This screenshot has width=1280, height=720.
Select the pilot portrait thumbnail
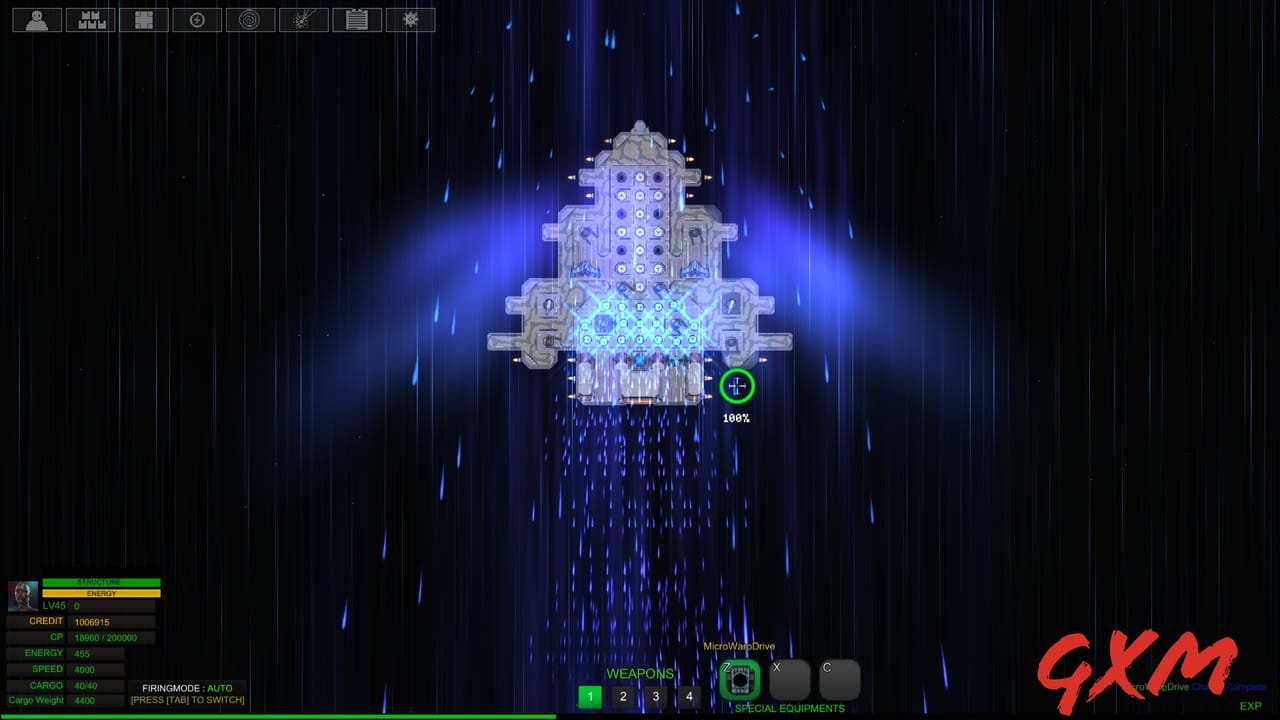pos(22,596)
